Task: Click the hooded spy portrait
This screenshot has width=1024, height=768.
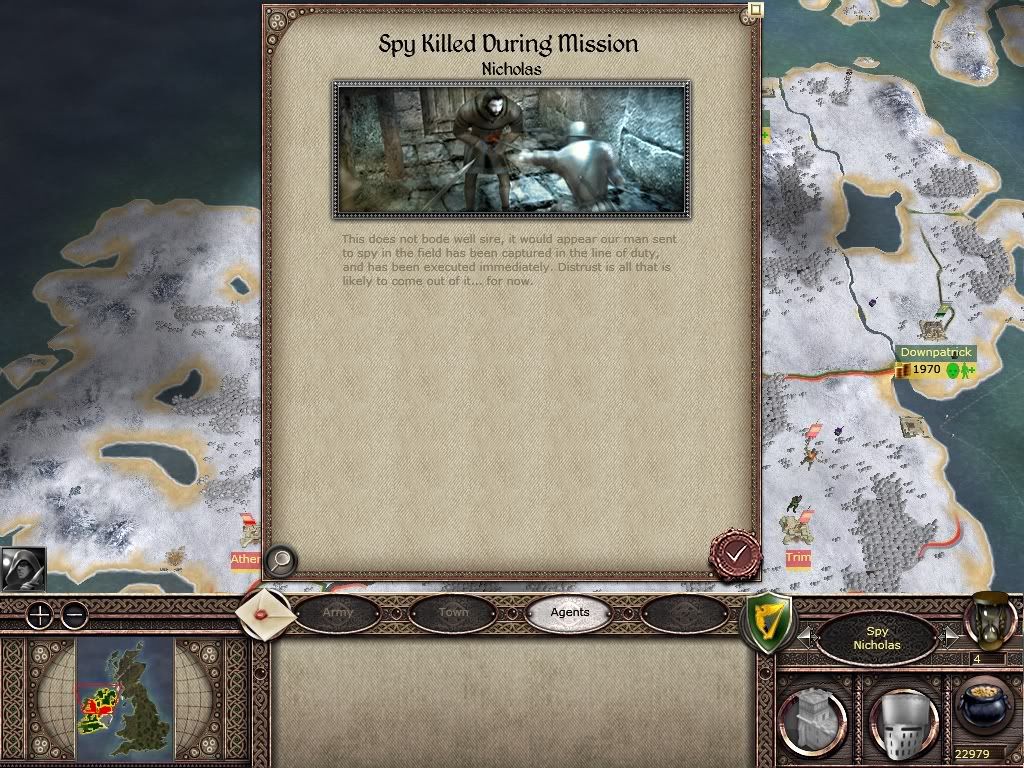Action: click(23, 568)
